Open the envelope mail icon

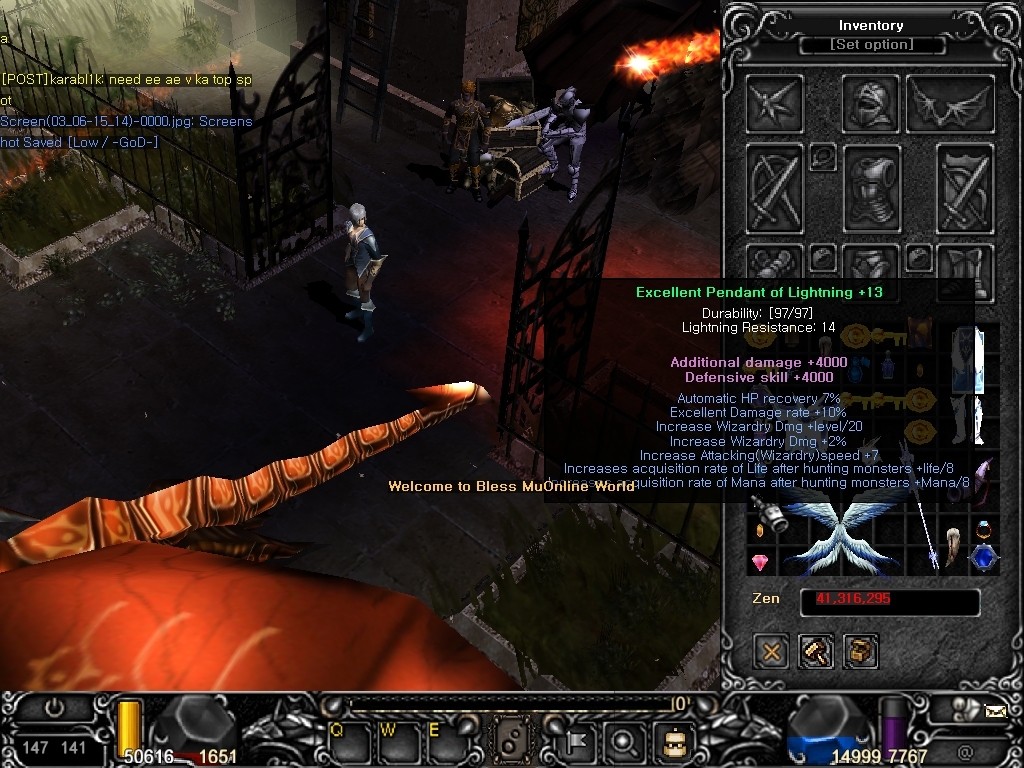pos(995,712)
